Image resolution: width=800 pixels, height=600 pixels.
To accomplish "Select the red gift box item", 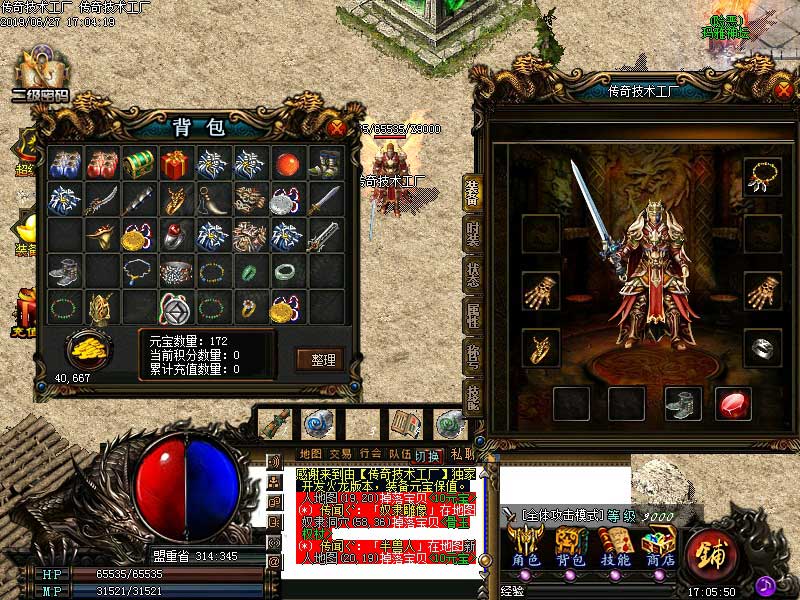I will 176,163.
